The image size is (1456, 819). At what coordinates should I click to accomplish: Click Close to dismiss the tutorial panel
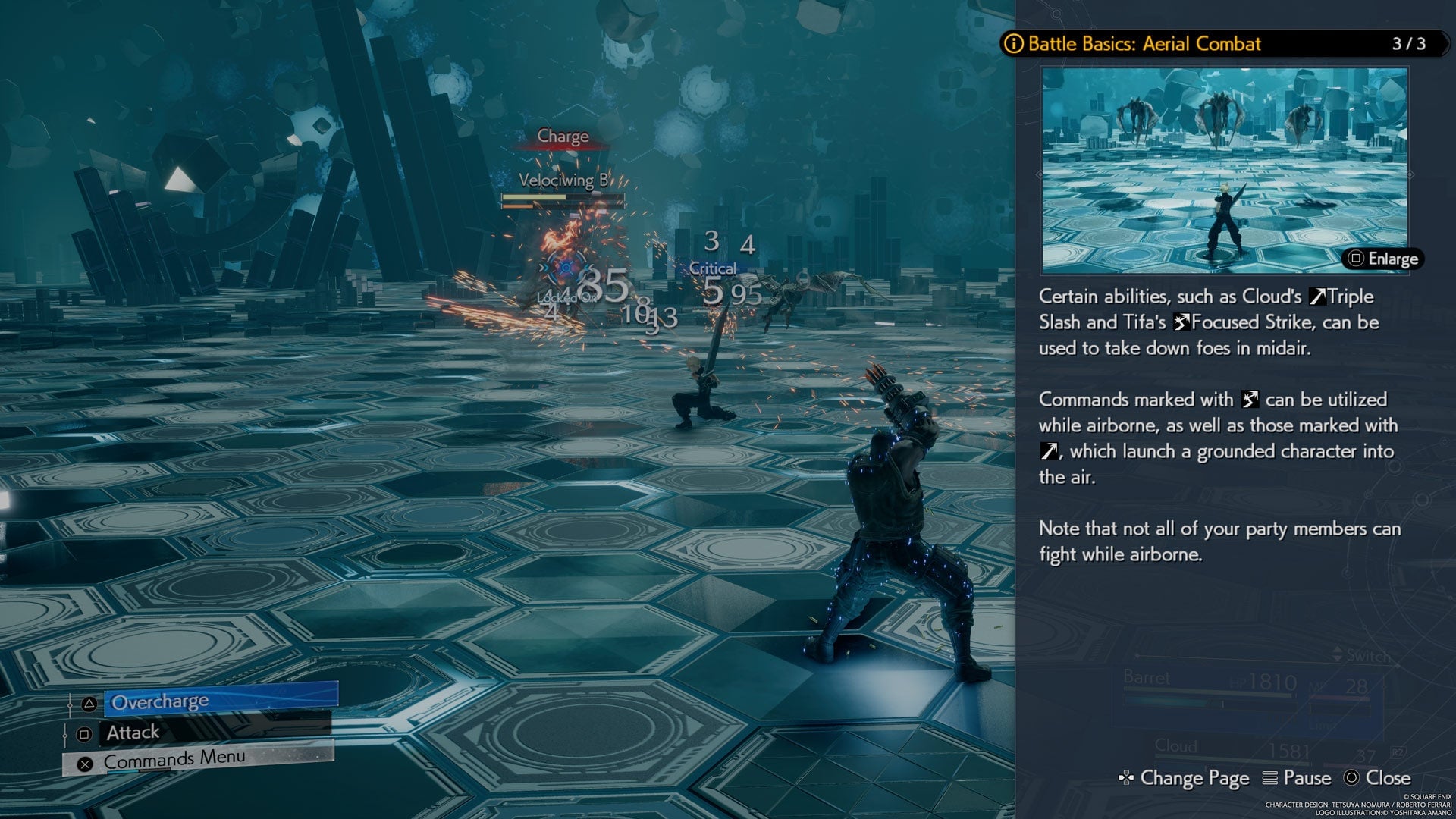tap(1387, 778)
